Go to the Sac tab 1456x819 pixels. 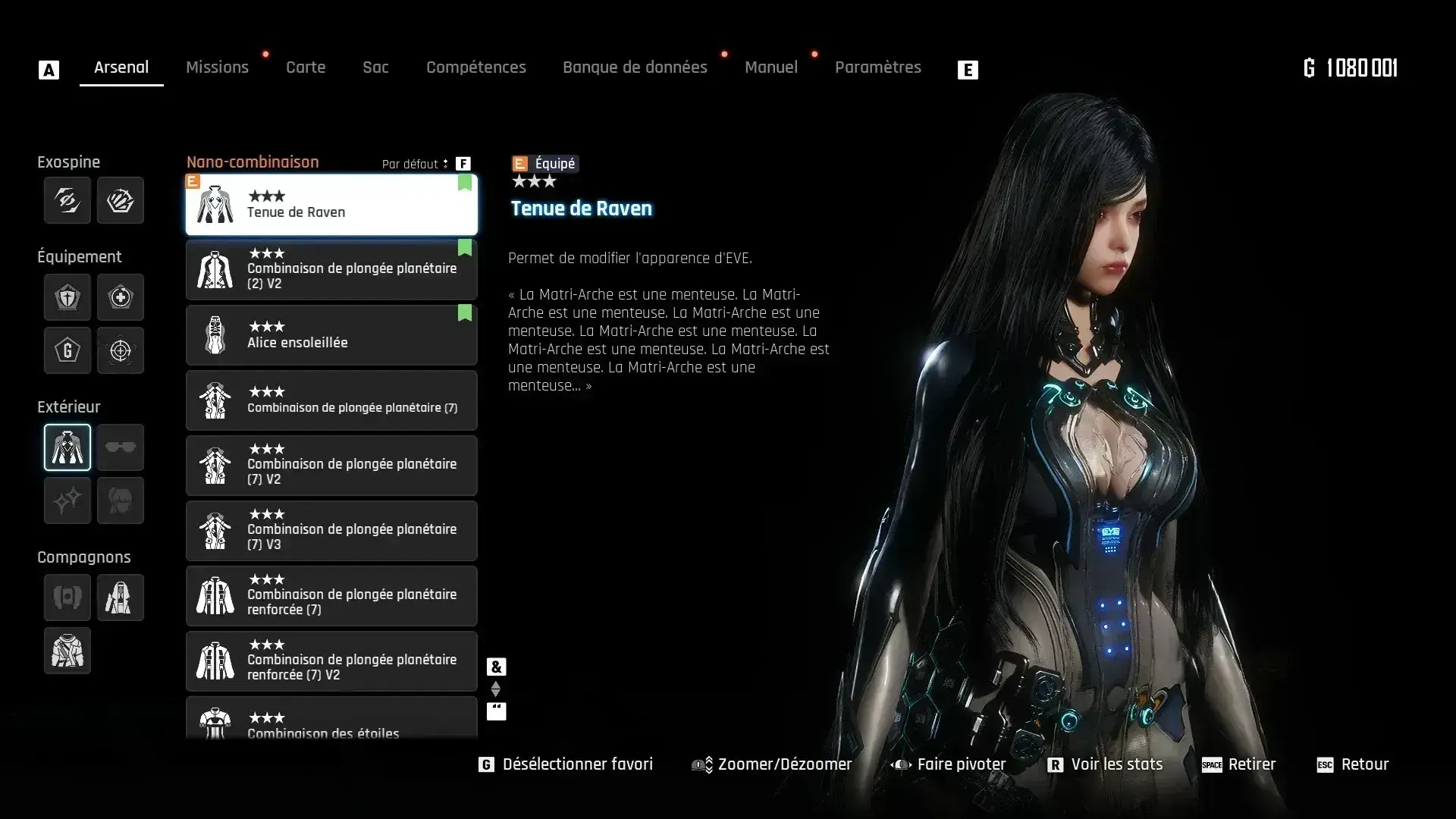click(375, 67)
